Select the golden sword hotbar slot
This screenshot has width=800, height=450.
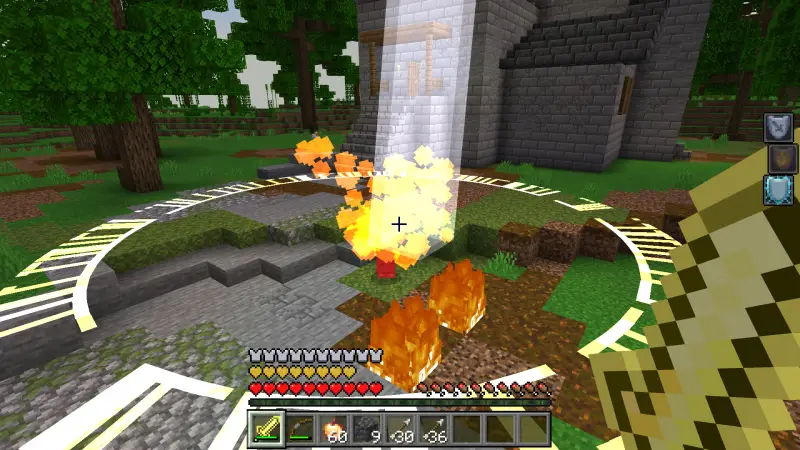pyautogui.click(x=266, y=428)
